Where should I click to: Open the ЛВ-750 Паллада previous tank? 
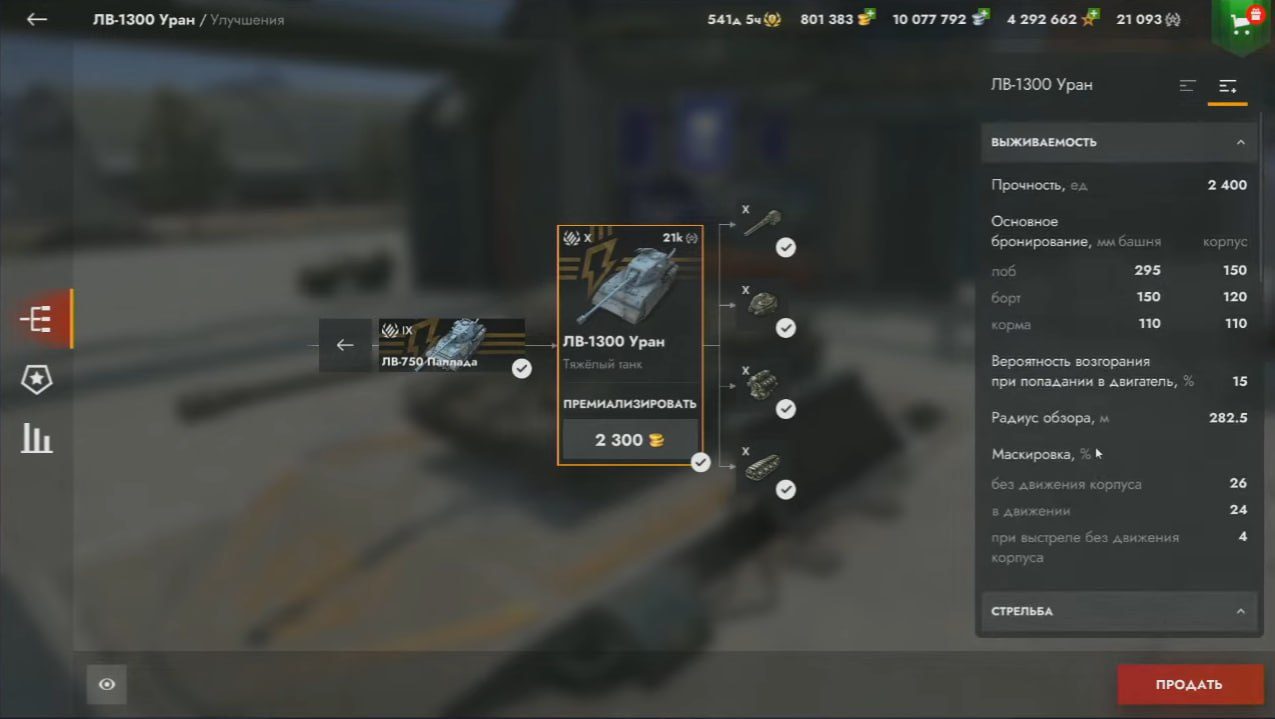coord(452,345)
